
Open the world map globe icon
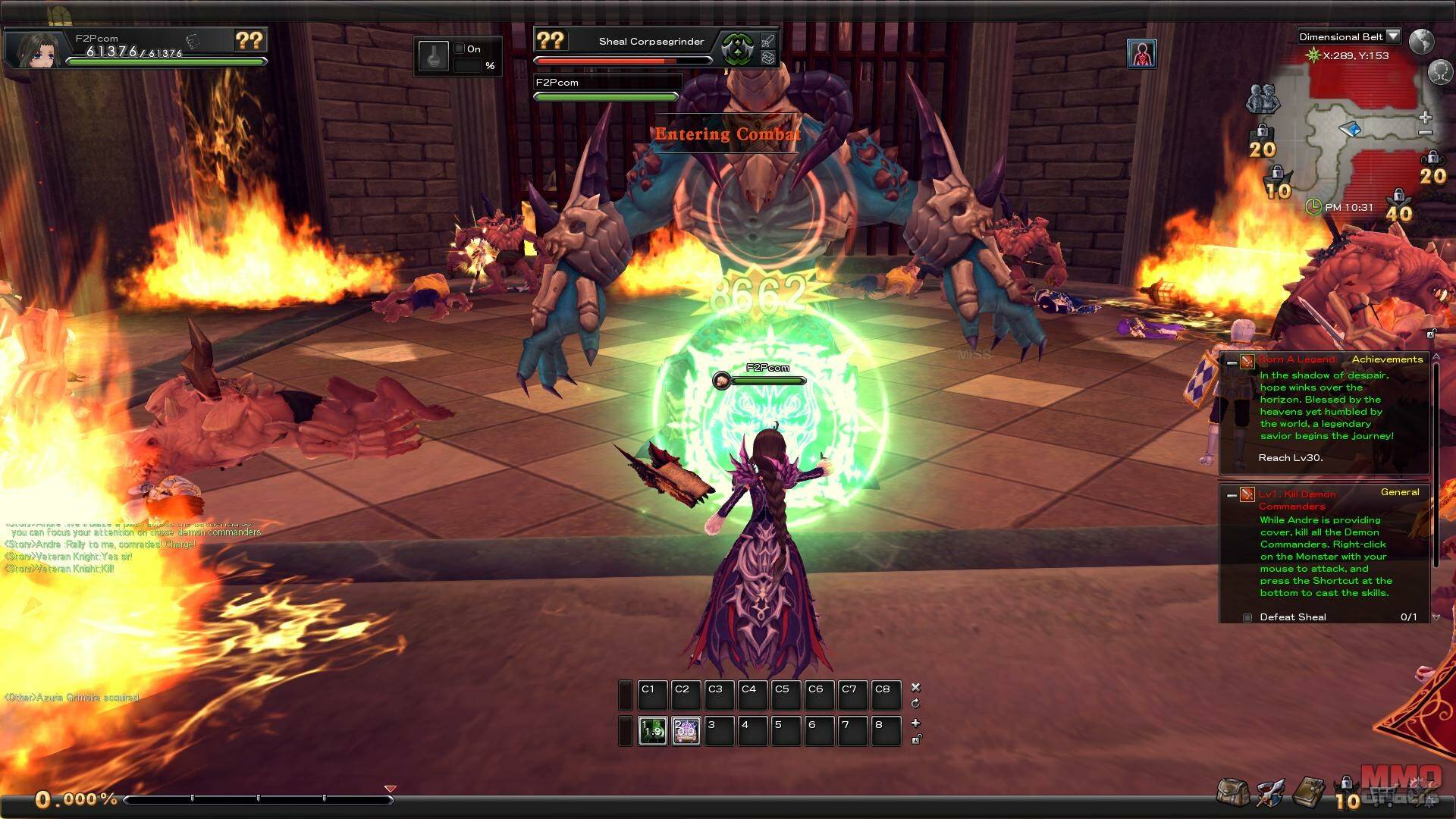[x=1421, y=41]
